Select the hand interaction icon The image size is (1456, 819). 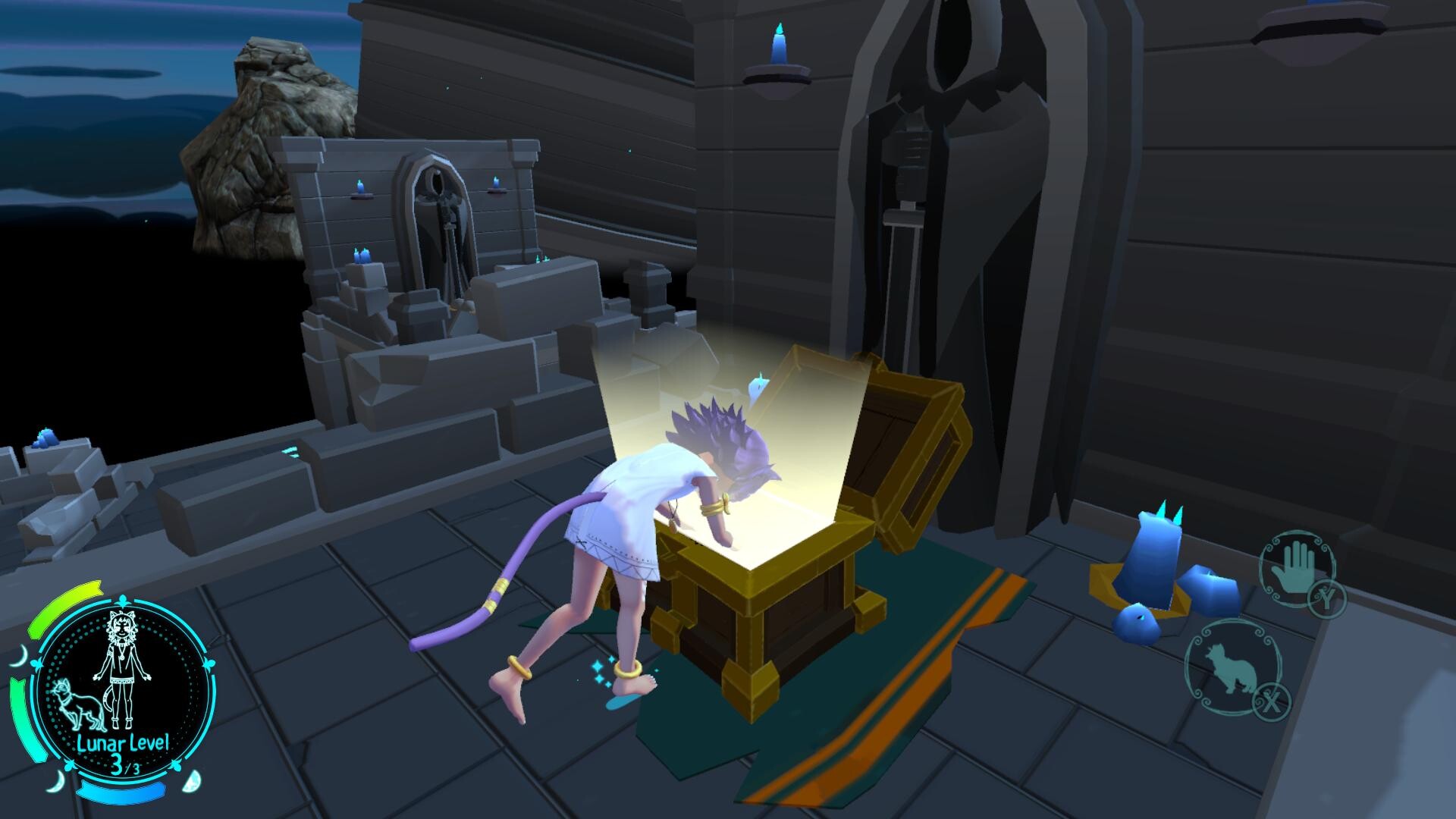pos(1295,570)
